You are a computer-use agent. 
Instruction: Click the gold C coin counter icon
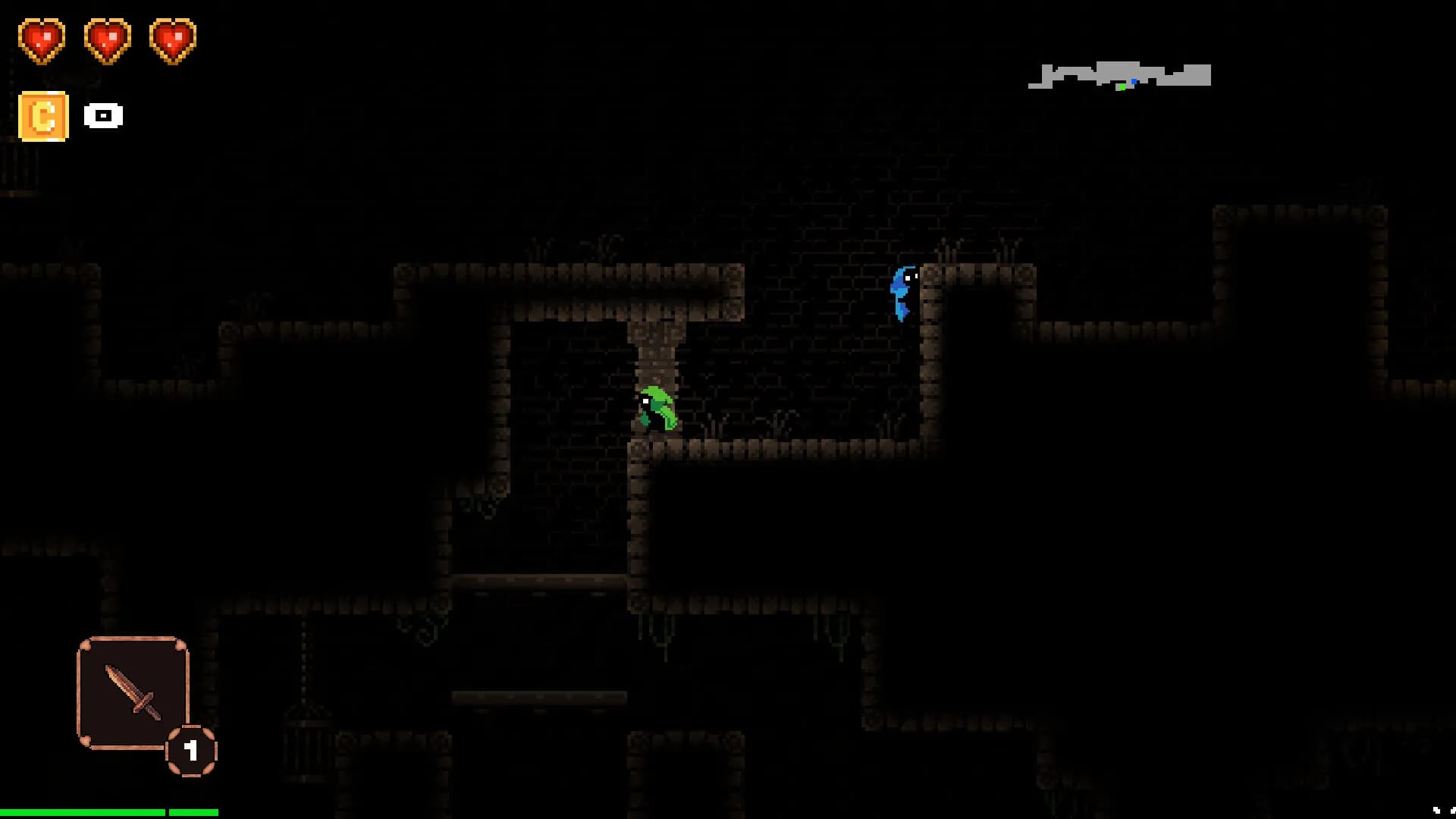point(43,116)
